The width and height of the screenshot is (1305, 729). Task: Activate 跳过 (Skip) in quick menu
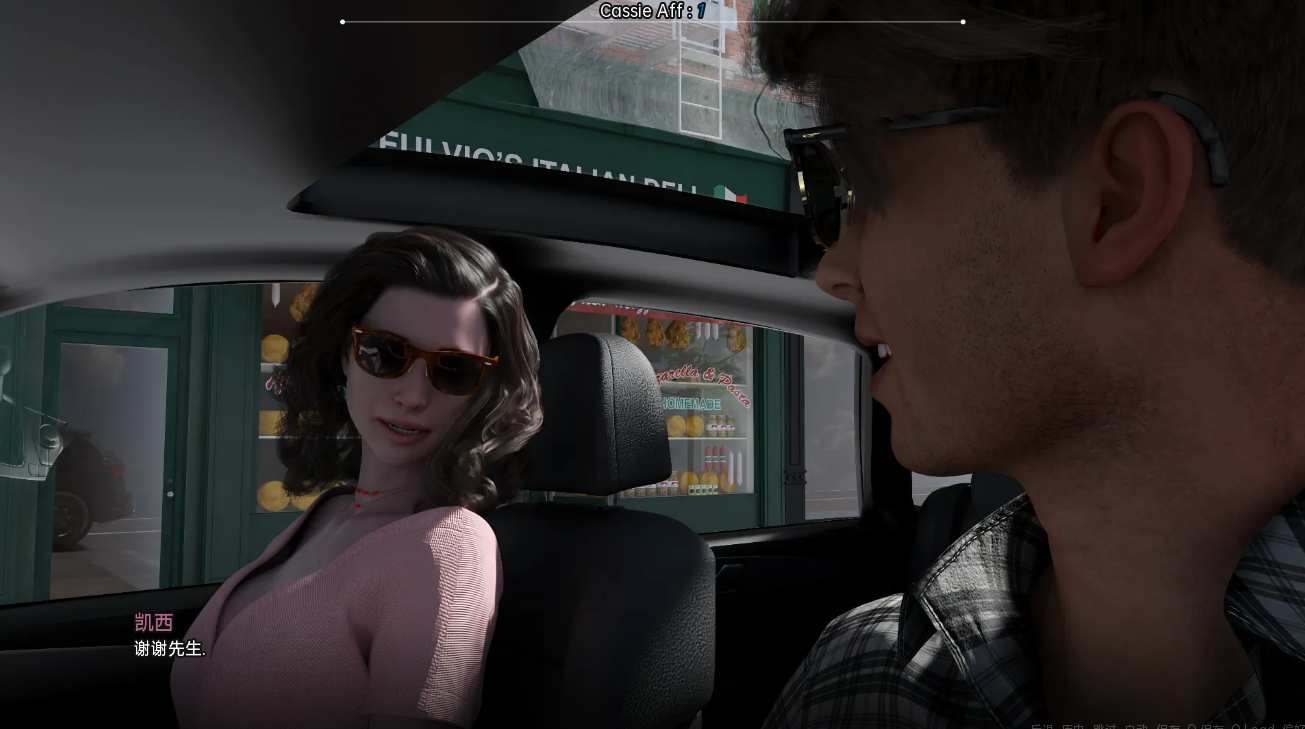coord(1103,727)
